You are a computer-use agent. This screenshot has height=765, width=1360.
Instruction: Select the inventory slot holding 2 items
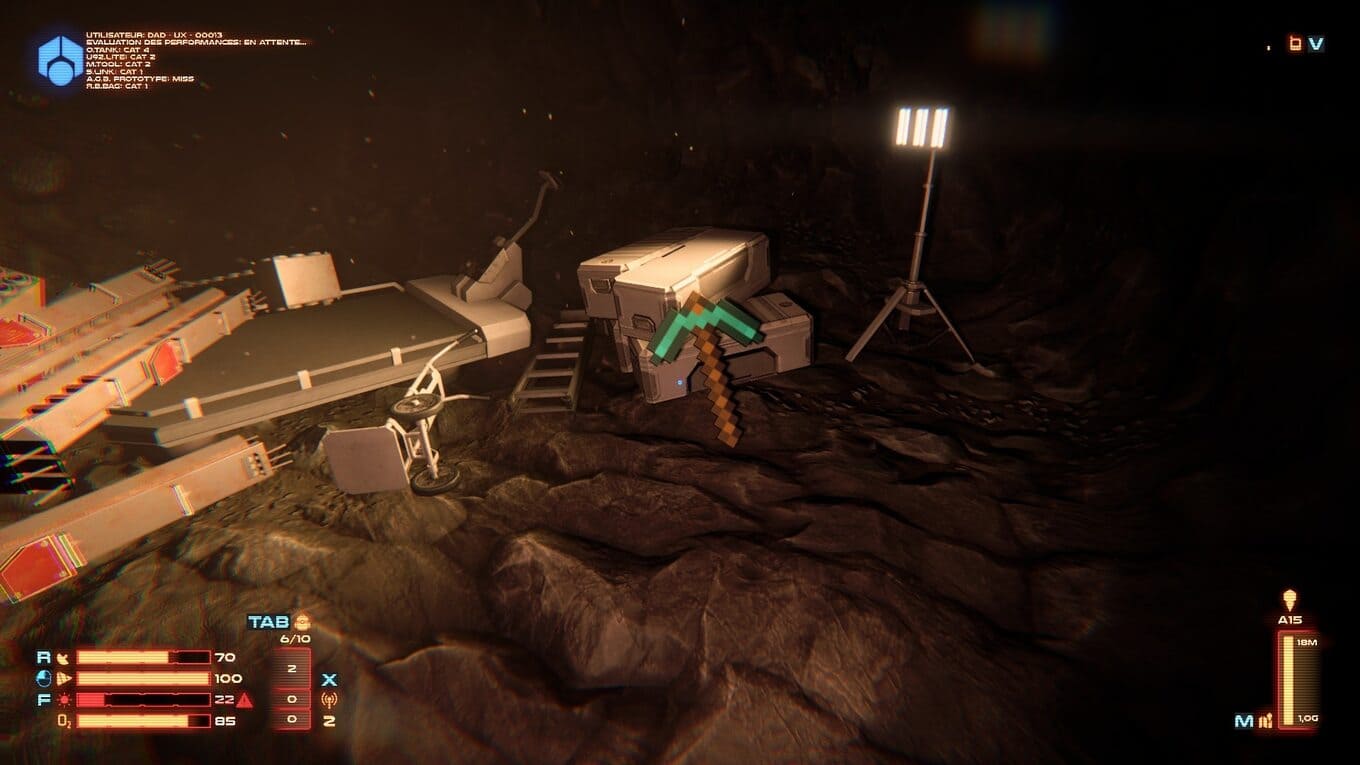tap(293, 667)
